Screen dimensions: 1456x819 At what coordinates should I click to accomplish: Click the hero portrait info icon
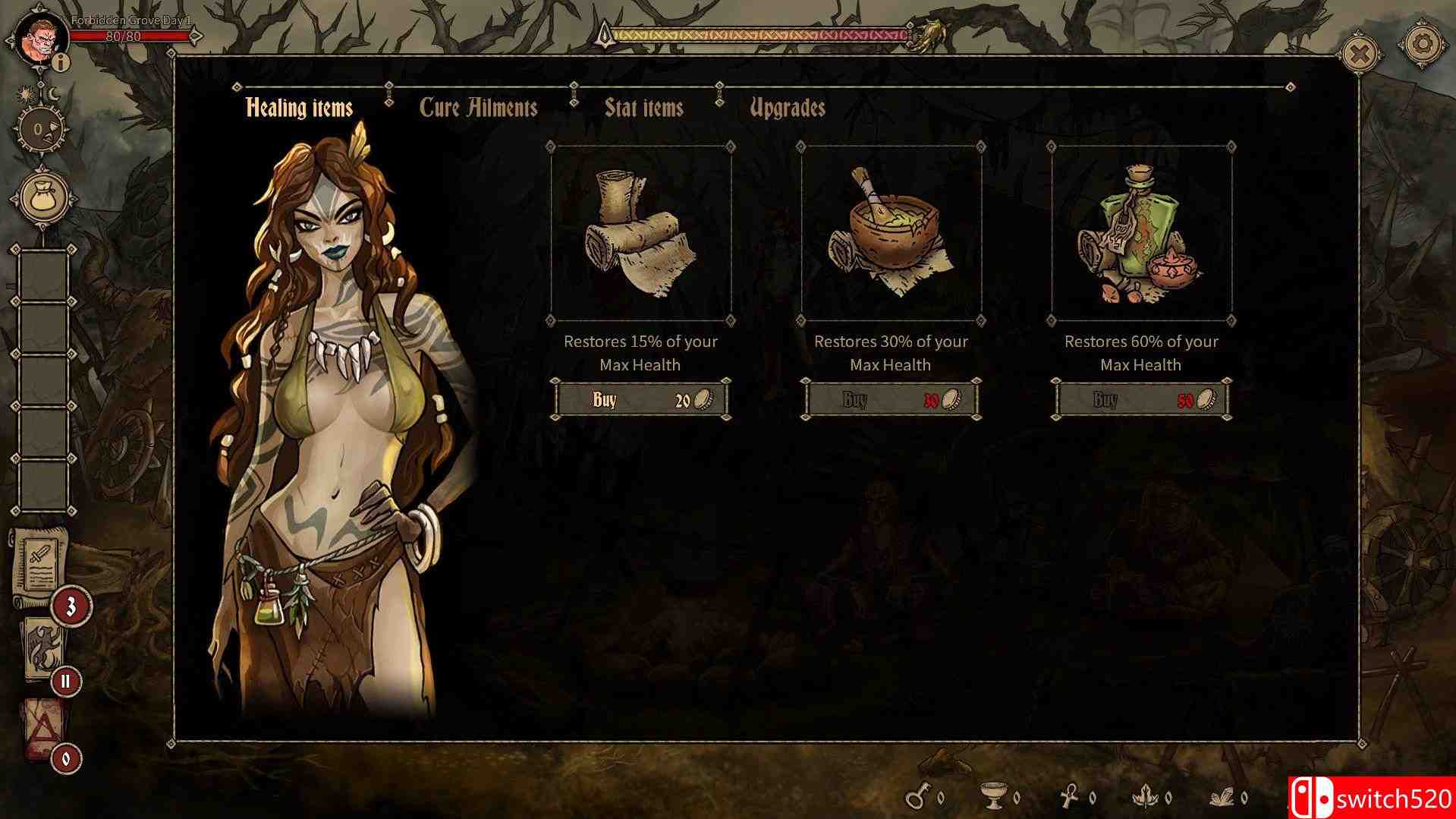[x=61, y=62]
